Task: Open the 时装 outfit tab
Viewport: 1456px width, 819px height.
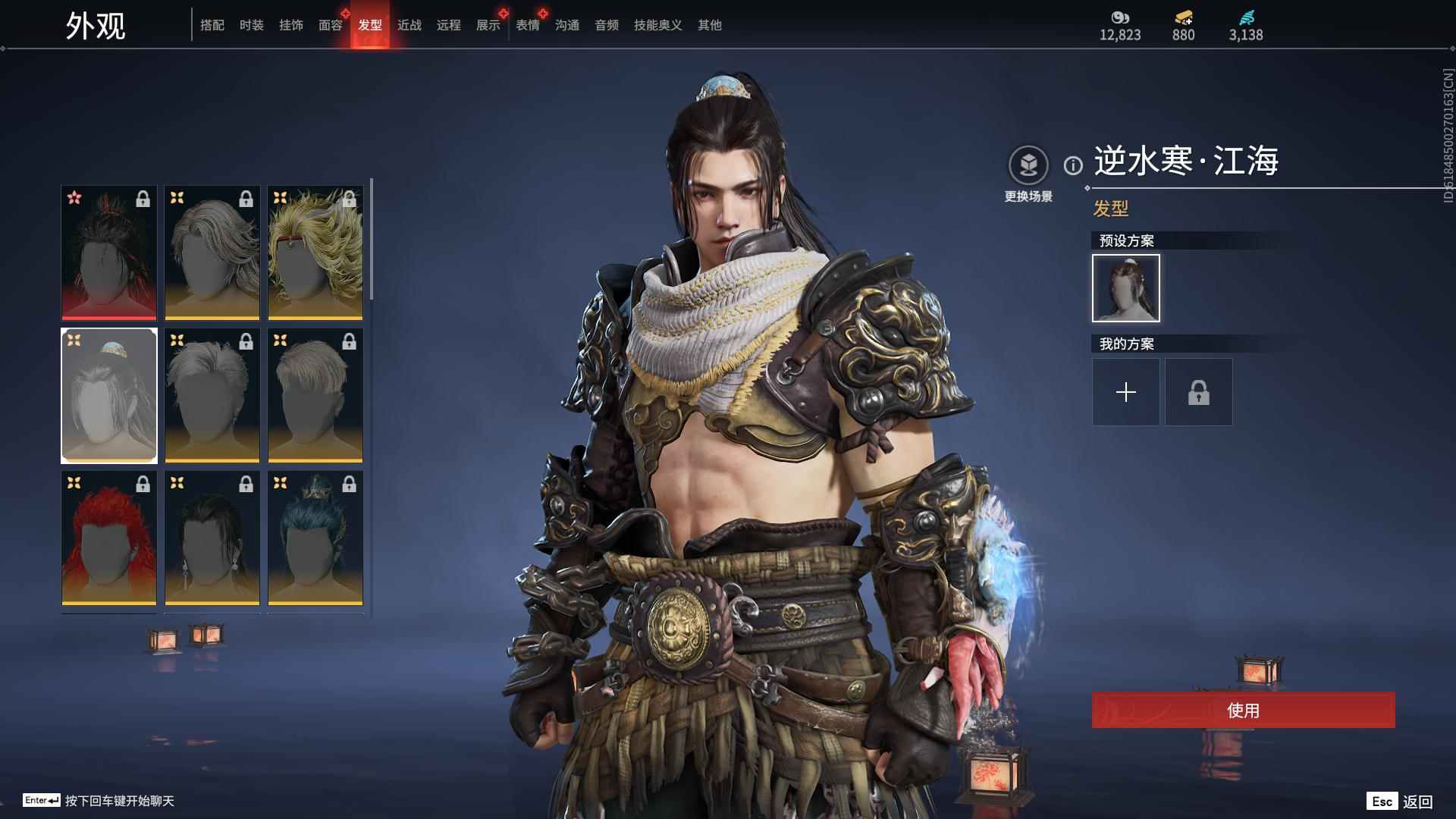Action: (x=252, y=25)
